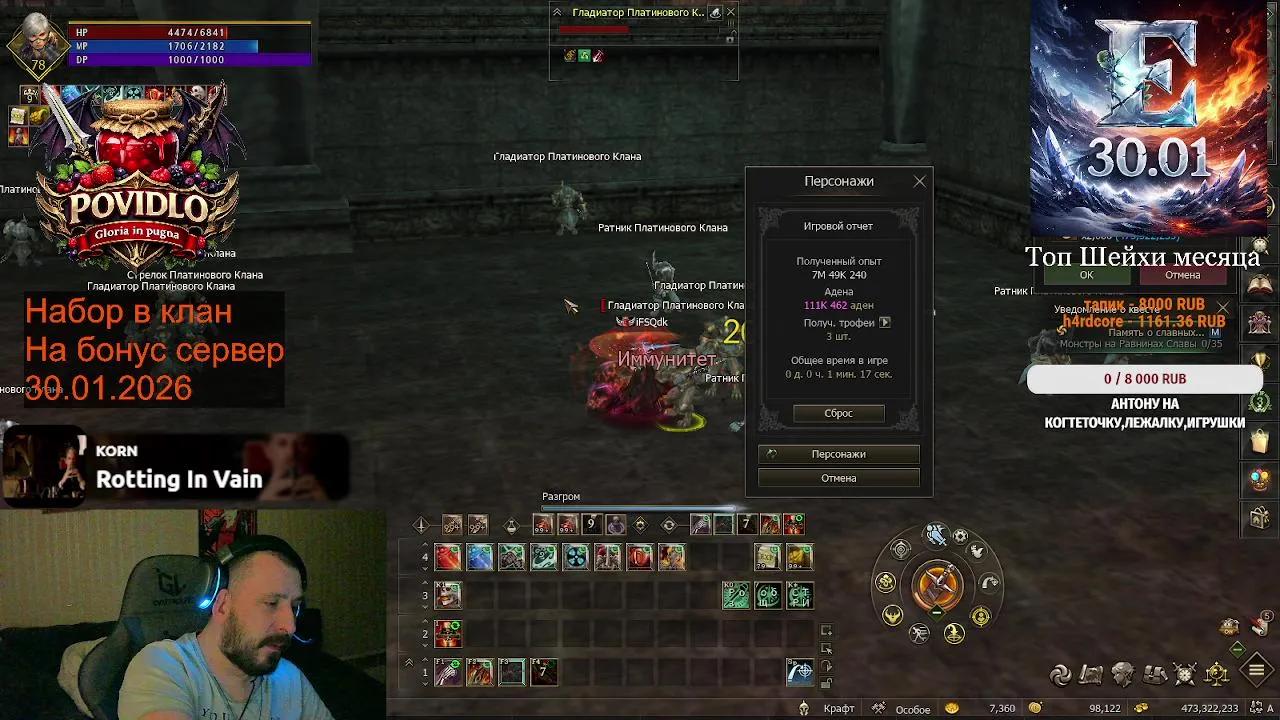Open the gear settings icon on the radial menu
Screen dimensions: 1280x720
960,536
